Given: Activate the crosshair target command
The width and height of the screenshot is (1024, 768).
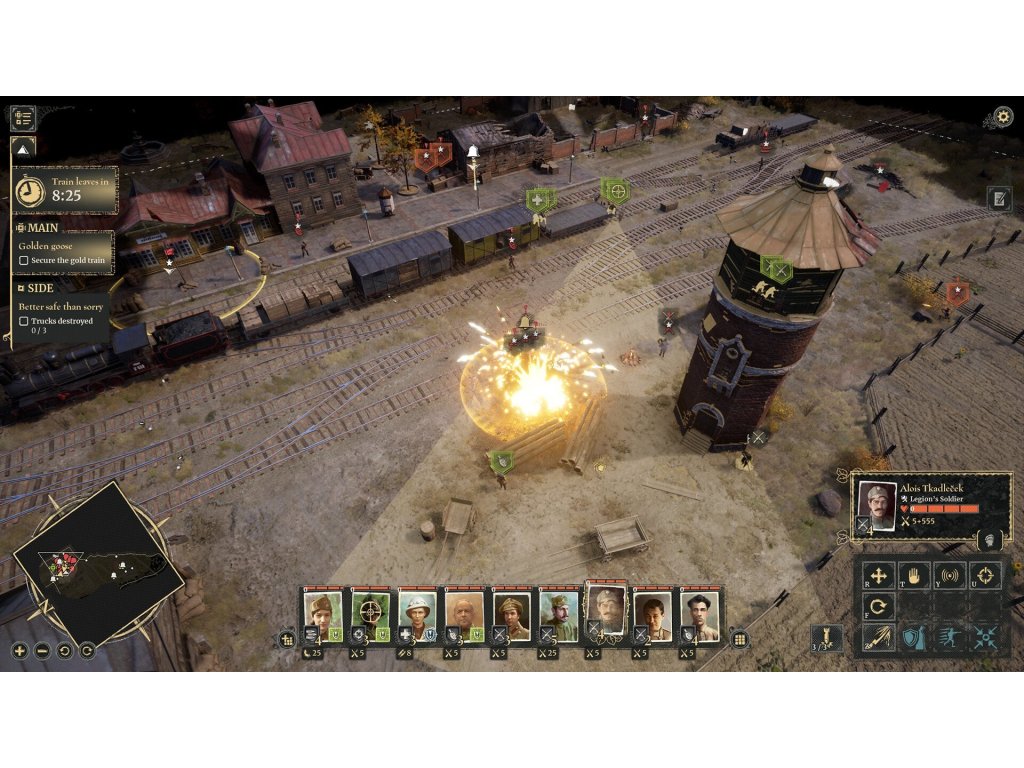Looking at the screenshot, I should pyautogui.click(x=985, y=575).
